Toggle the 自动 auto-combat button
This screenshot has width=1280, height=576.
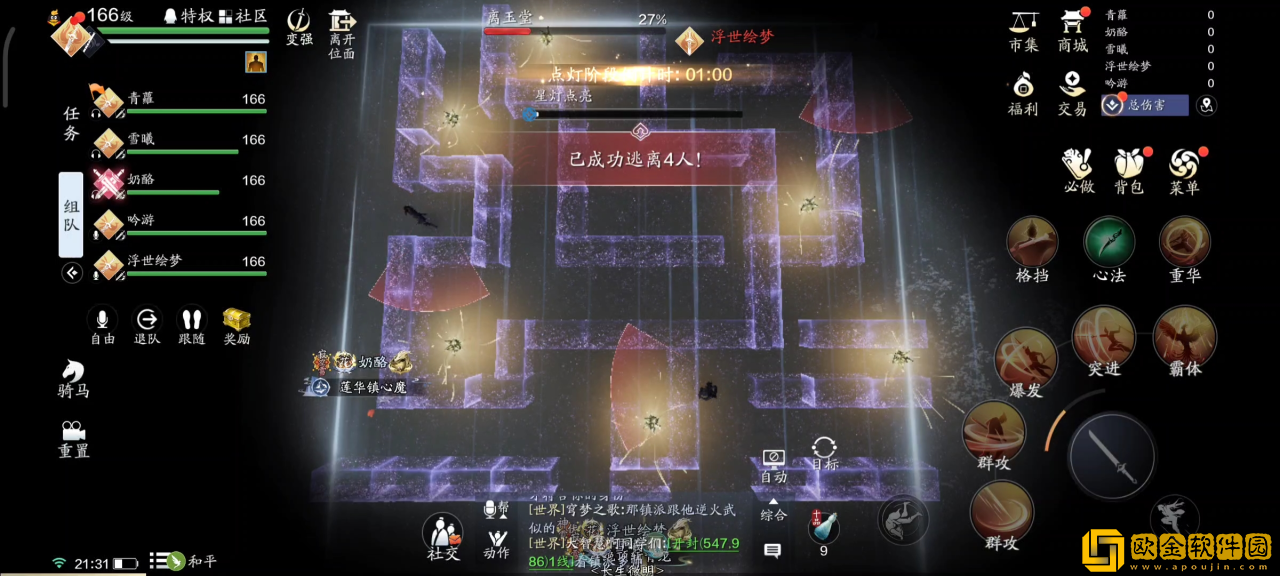773,465
